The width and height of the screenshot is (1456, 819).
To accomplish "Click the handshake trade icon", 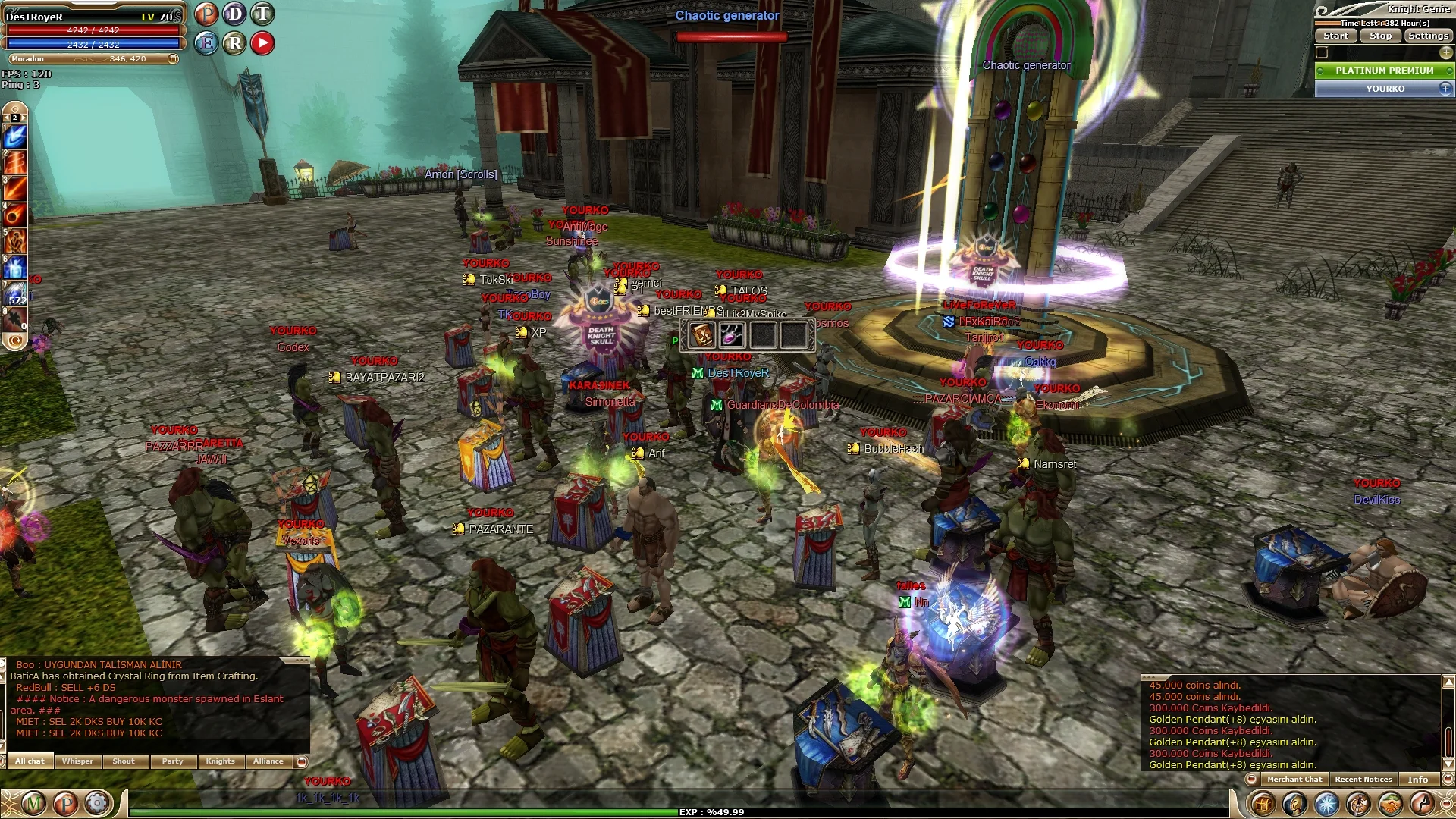I will (x=1390, y=803).
